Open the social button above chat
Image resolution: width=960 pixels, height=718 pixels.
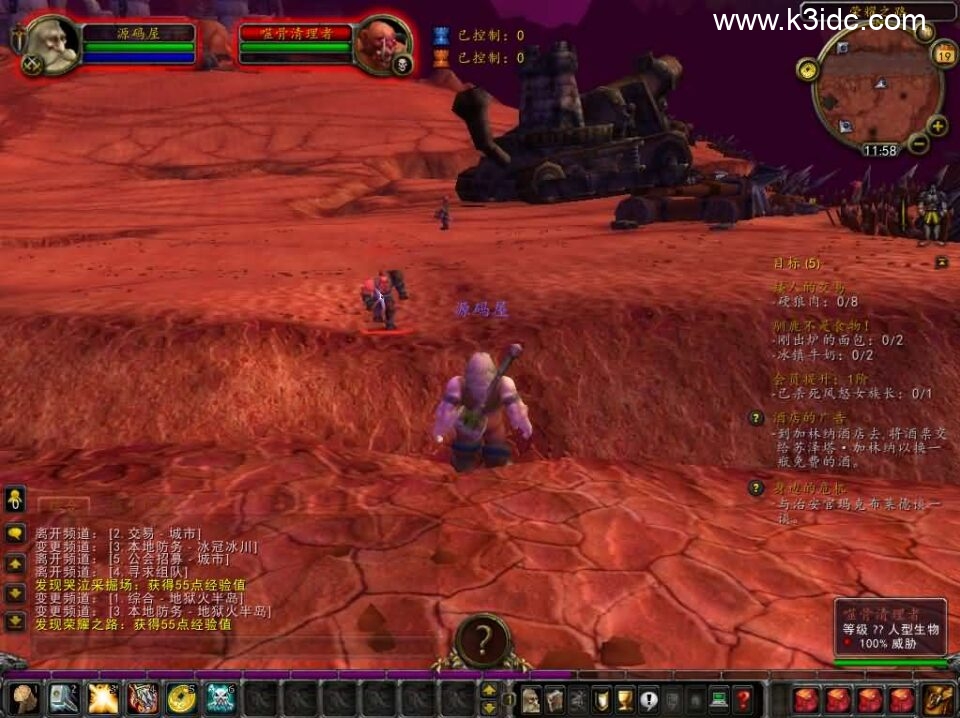pos(15,497)
